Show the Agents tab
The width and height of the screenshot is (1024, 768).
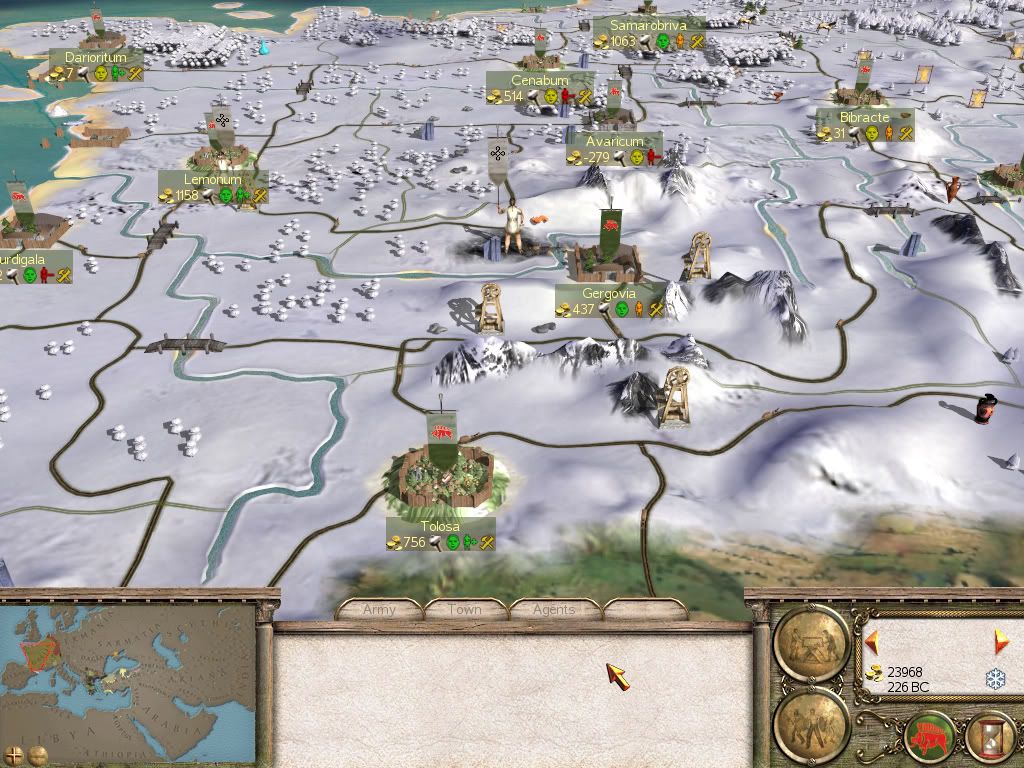click(554, 609)
